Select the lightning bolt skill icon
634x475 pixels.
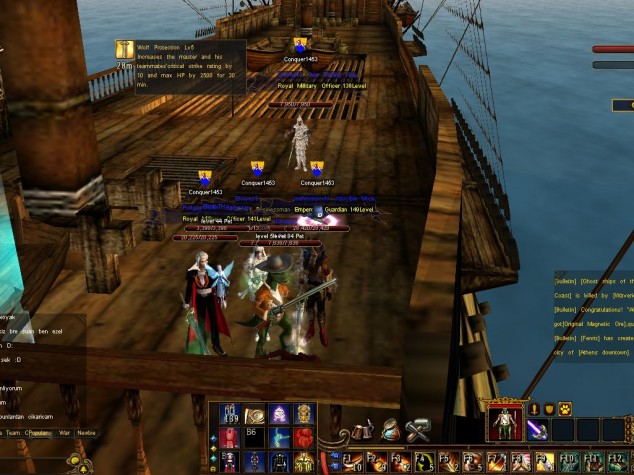point(278,437)
